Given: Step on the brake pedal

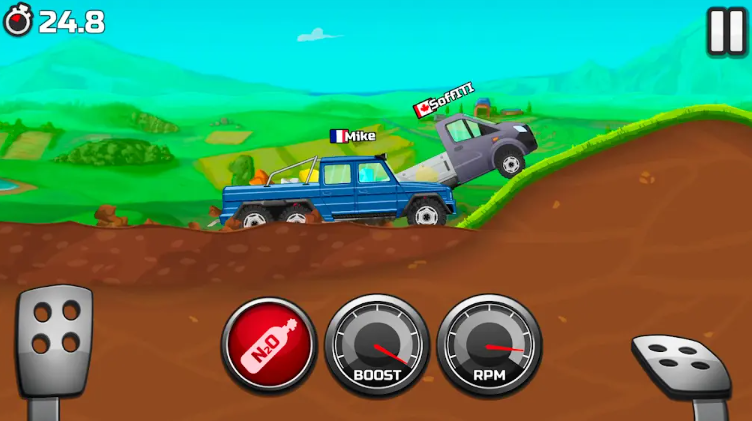Looking at the screenshot, I should click(x=54, y=341).
